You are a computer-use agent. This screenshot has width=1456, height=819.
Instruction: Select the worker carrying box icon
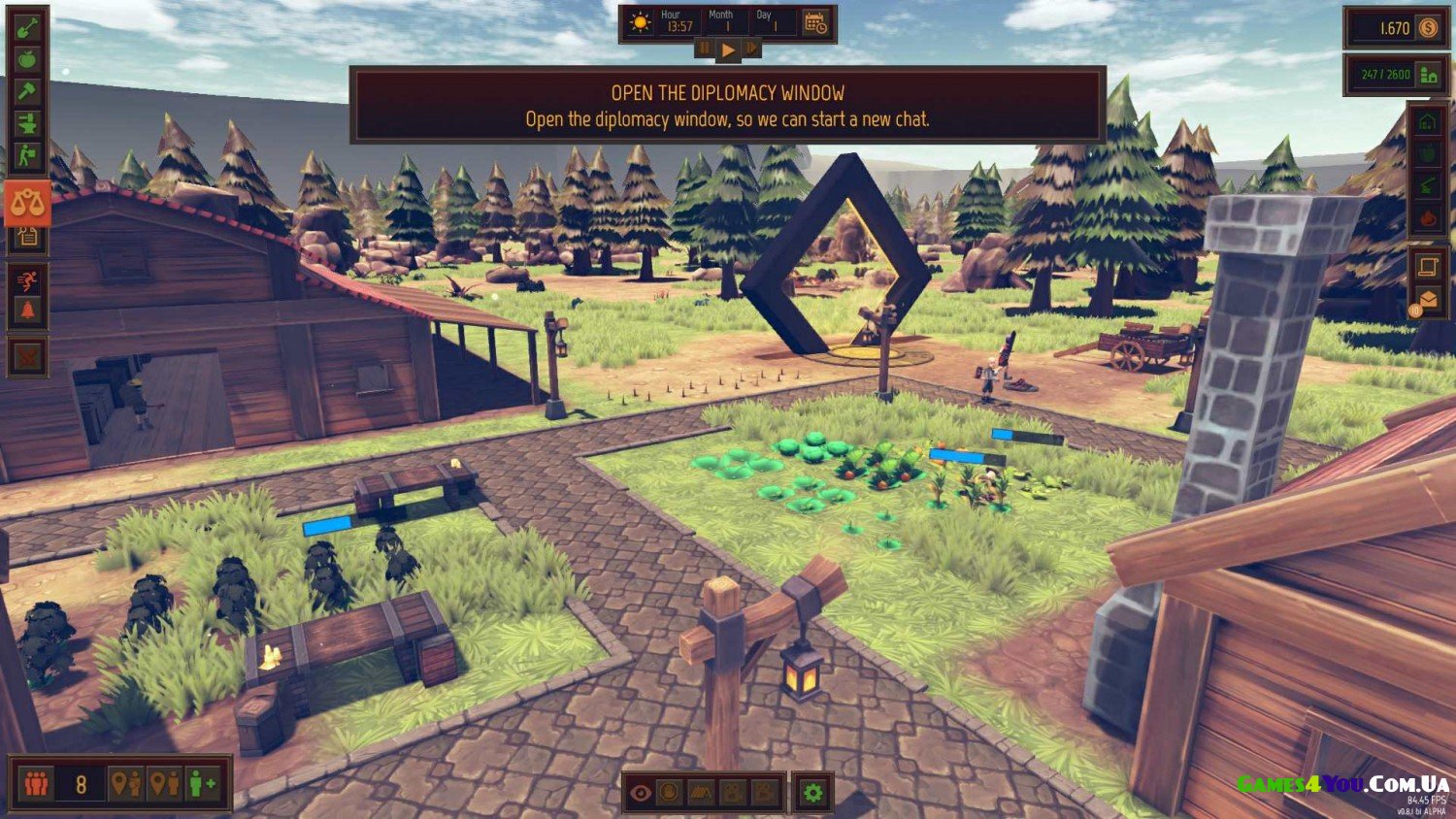click(x=27, y=154)
